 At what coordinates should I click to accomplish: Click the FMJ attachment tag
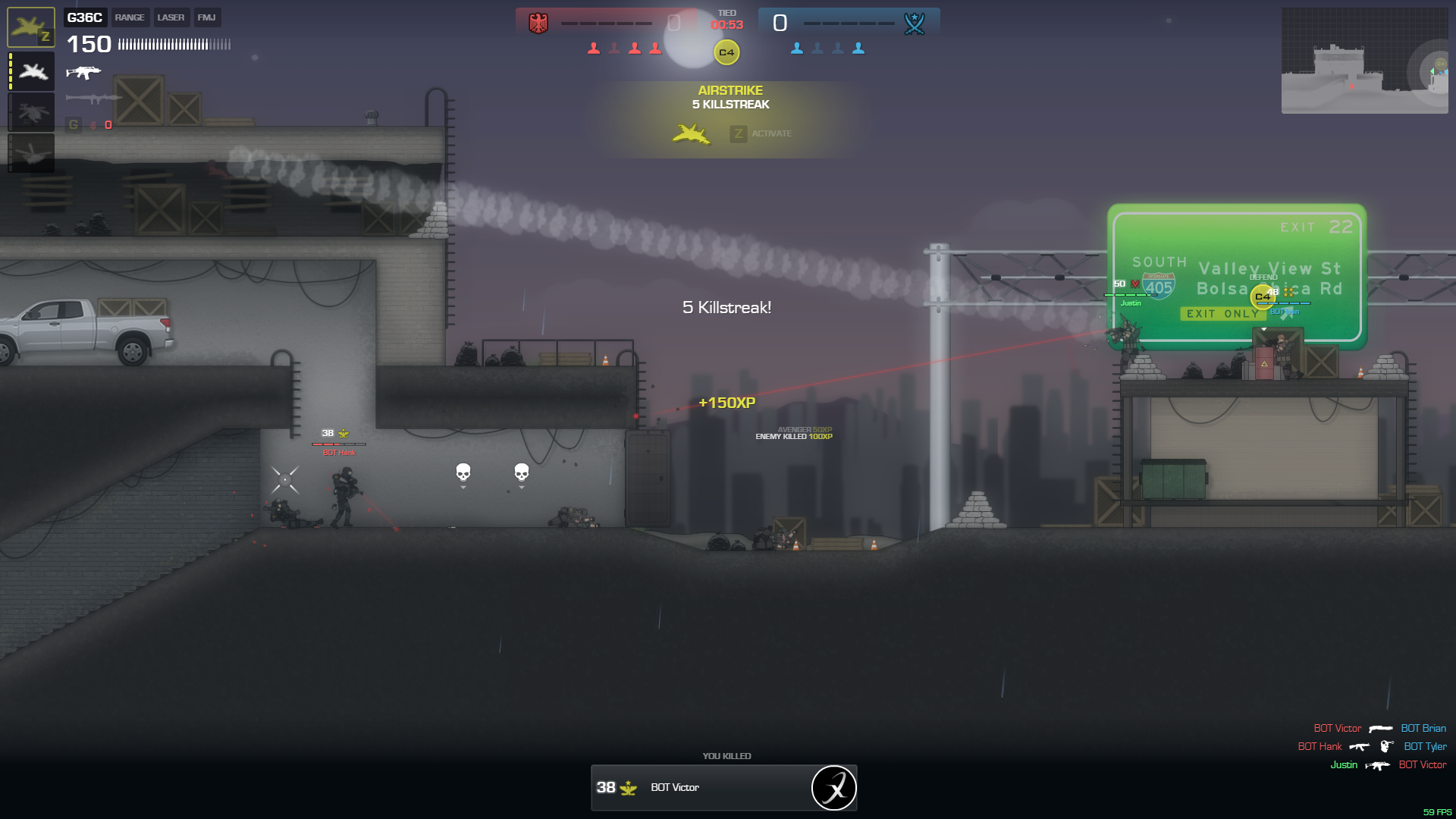(x=206, y=17)
